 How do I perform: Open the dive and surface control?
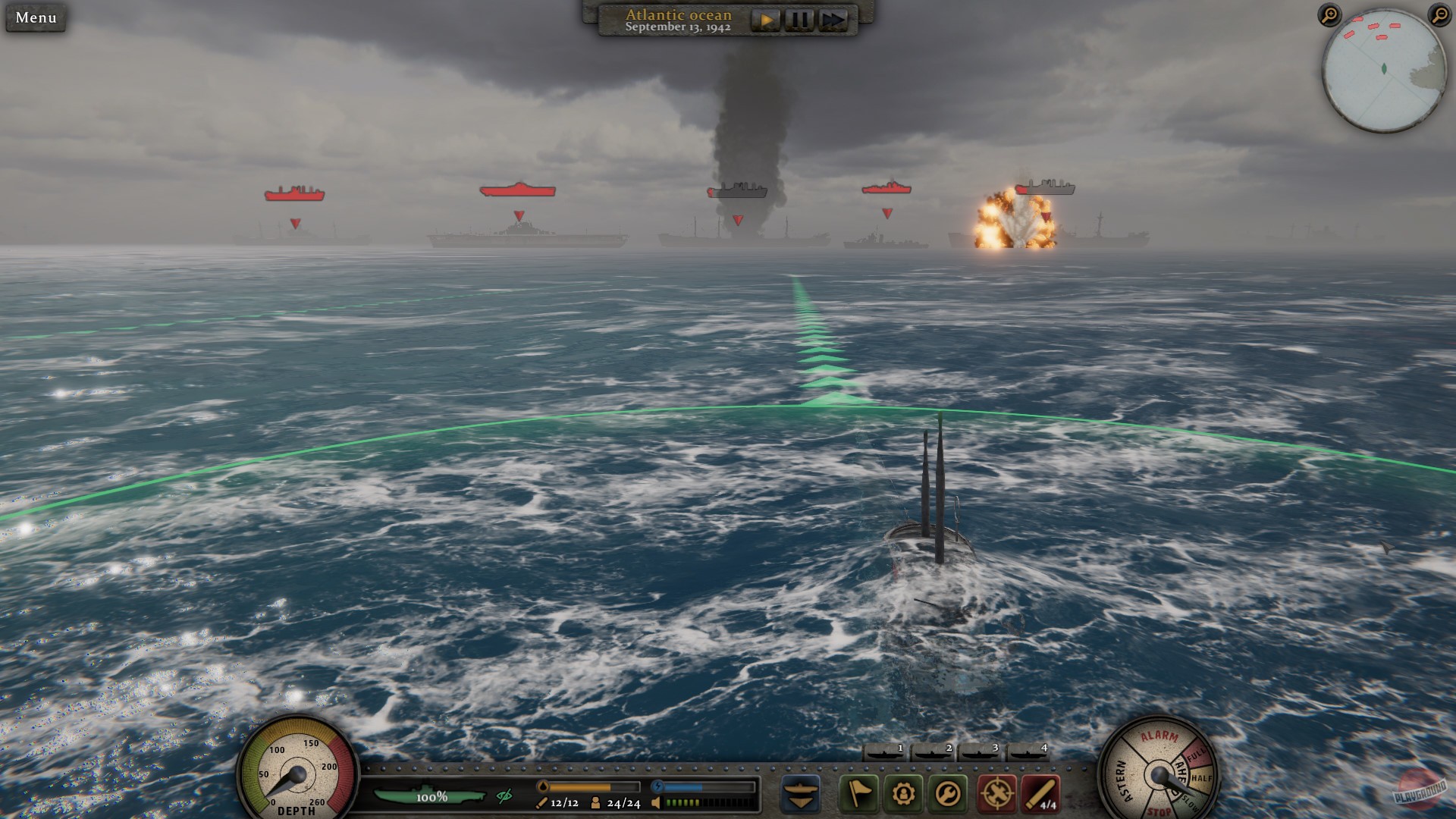click(800, 795)
